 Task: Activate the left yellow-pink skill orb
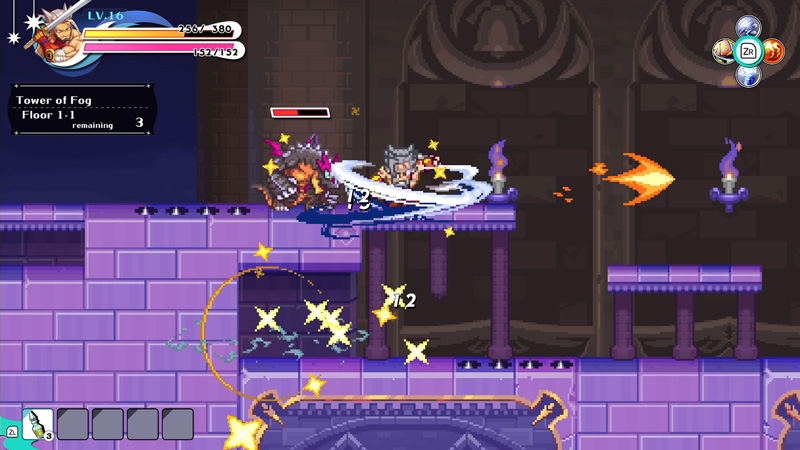[x=723, y=51]
